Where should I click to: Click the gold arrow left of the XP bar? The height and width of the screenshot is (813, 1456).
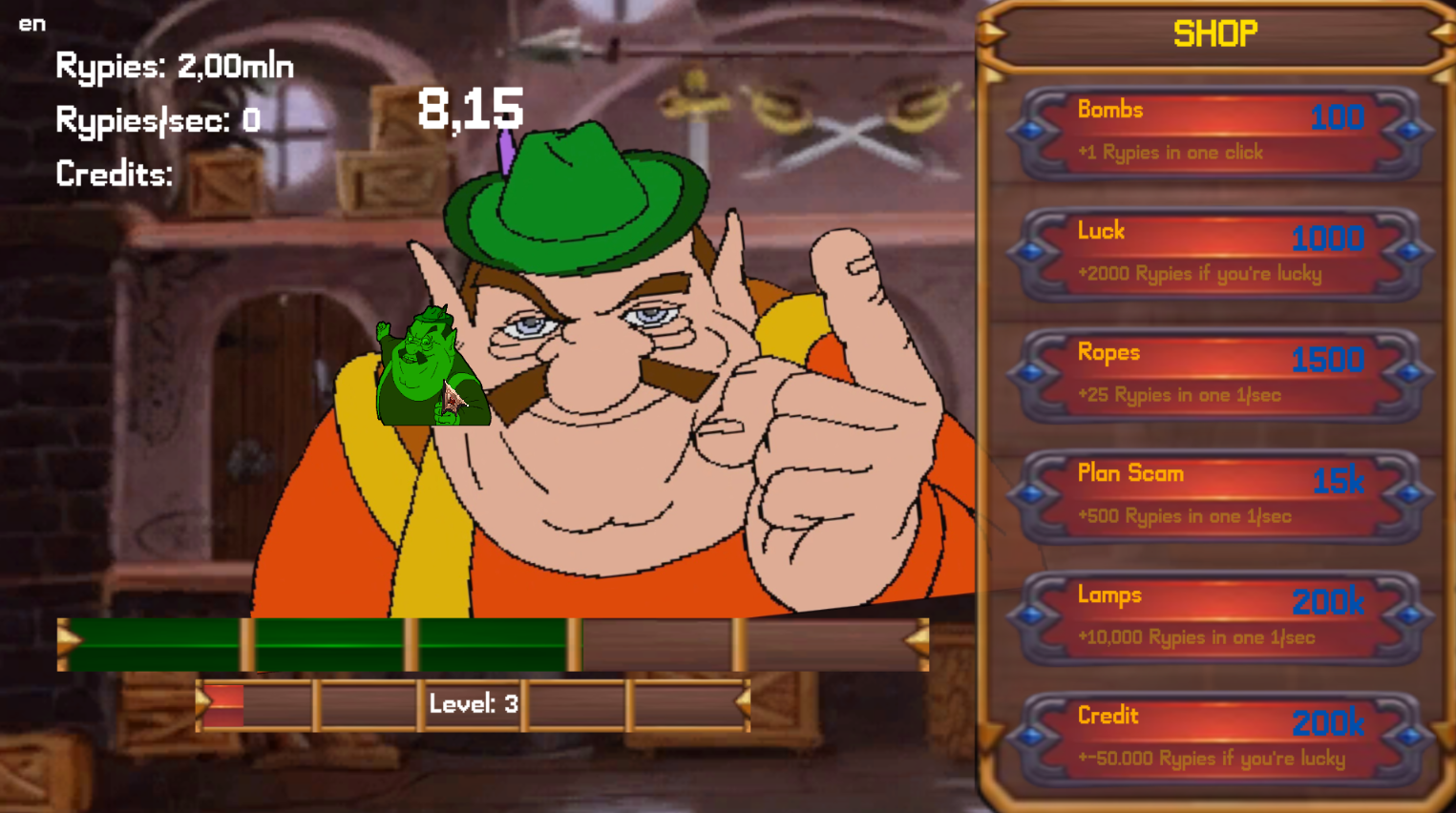(x=65, y=641)
